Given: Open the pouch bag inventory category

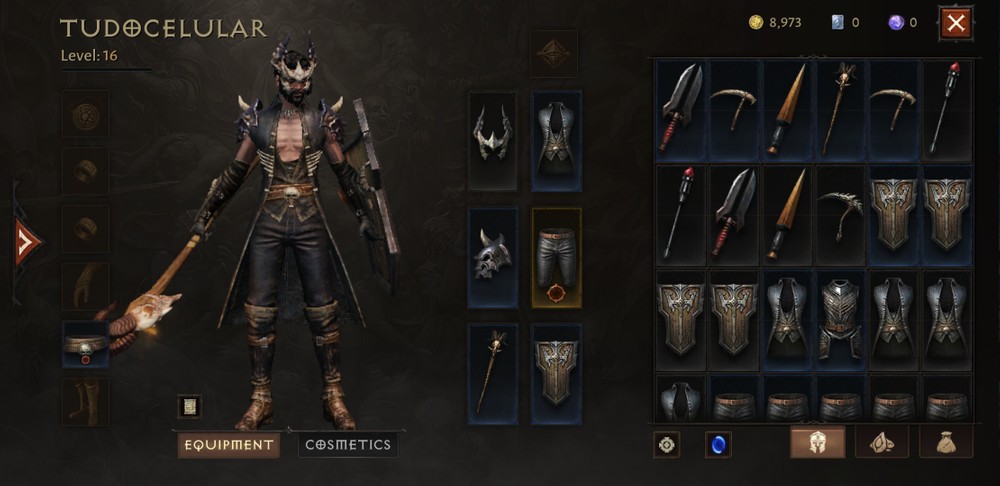Looking at the screenshot, I should [945, 442].
